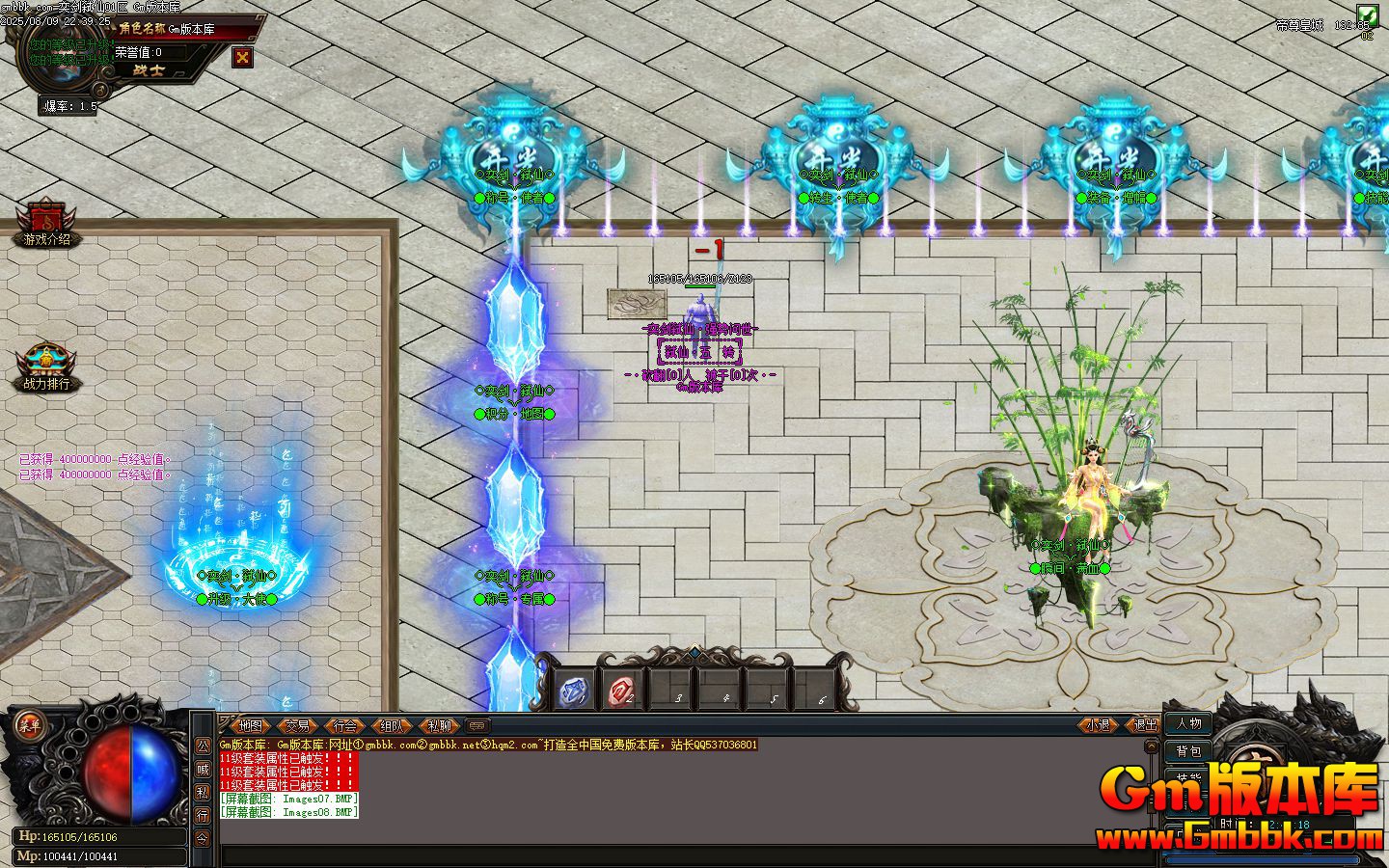Open the 人物 character panel
This screenshot has height=868, width=1389.
[x=1188, y=725]
